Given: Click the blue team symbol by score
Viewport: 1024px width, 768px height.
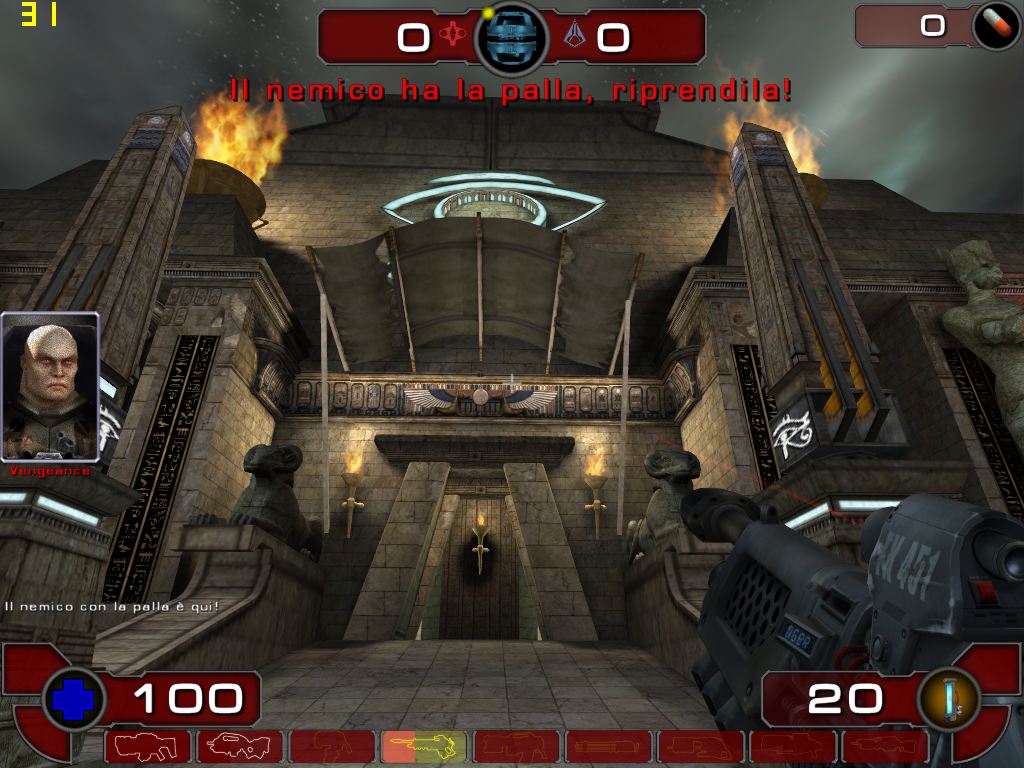Looking at the screenshot, I should click(573, 36).
